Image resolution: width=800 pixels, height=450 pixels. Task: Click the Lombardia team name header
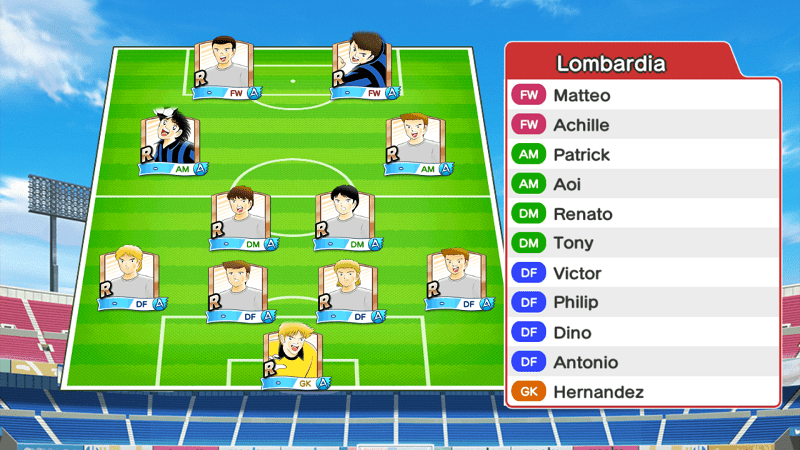pos(610,64)
